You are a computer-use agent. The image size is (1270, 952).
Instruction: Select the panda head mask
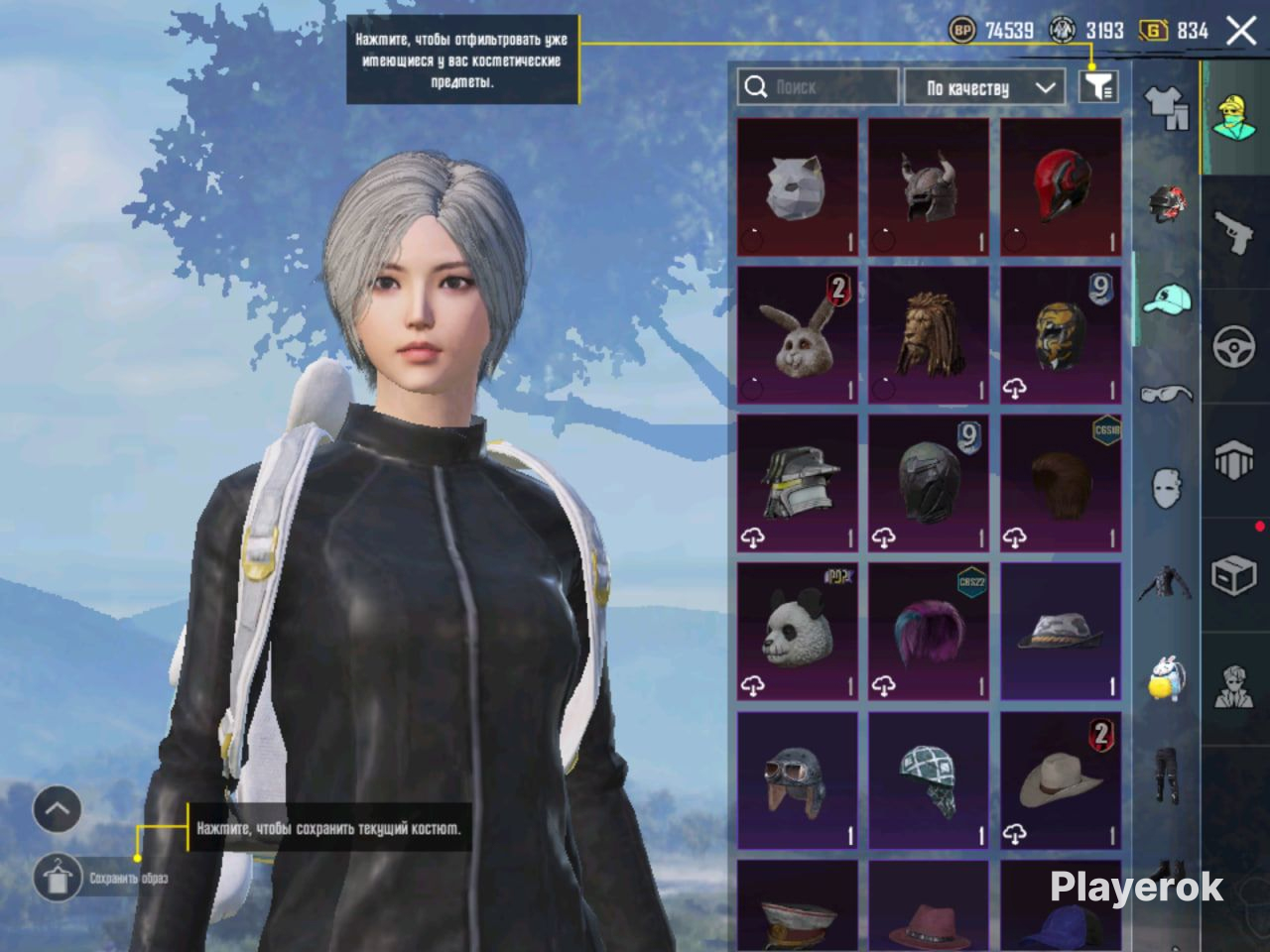click(797, 632)
